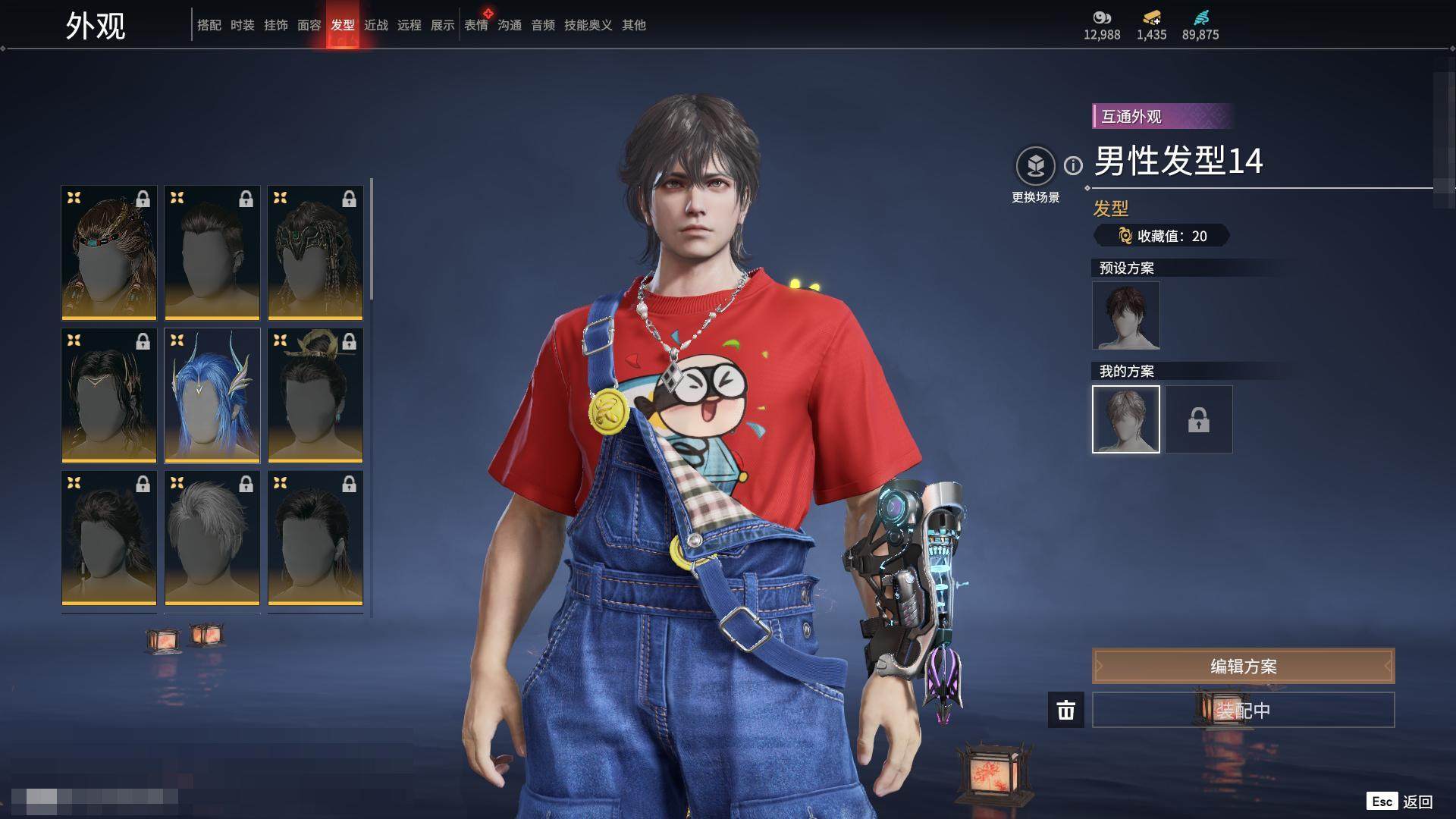Switch to the 搭配 tab
The height and width of the screenshot is (819, 1456).
[209, 25]
